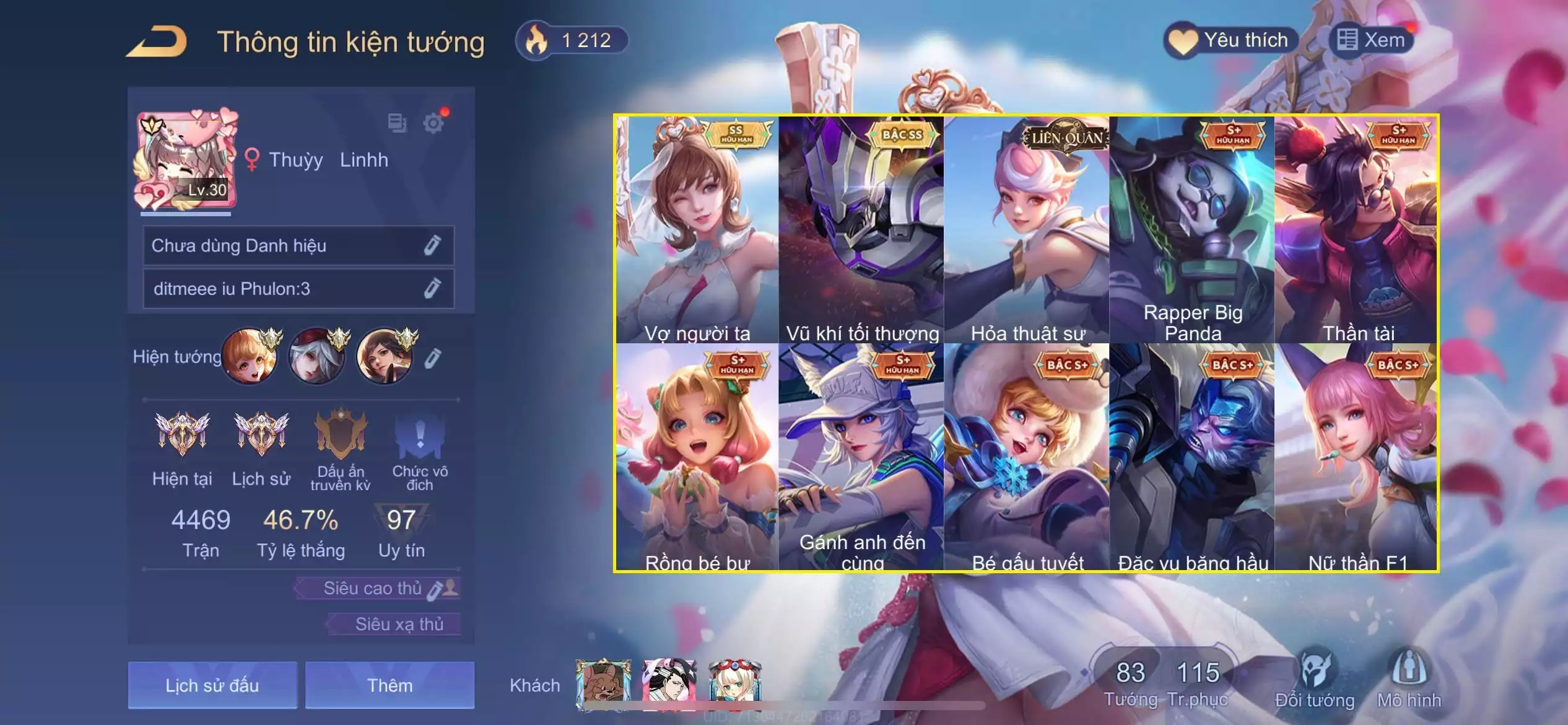
Task: Pick the Rồng bé bự skin
Action: pyautogui.click(x=697, y=457)
